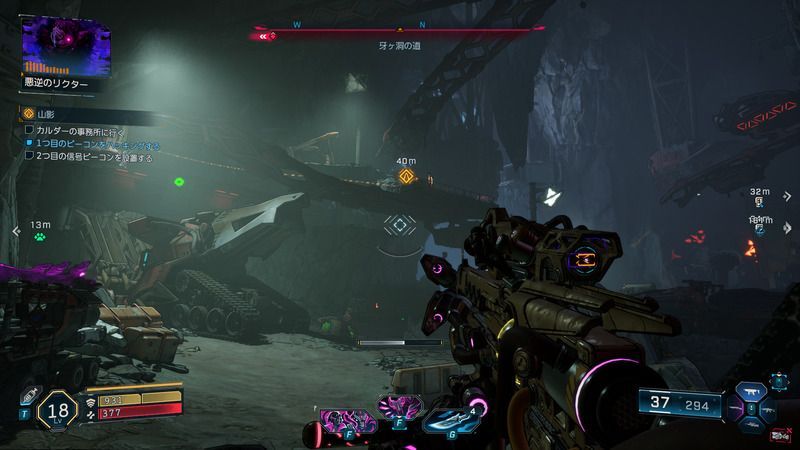Viewport: 800px width, 450px height.
Task: Select the top weapon slot in wheel
Action: (x=751, y=391)
